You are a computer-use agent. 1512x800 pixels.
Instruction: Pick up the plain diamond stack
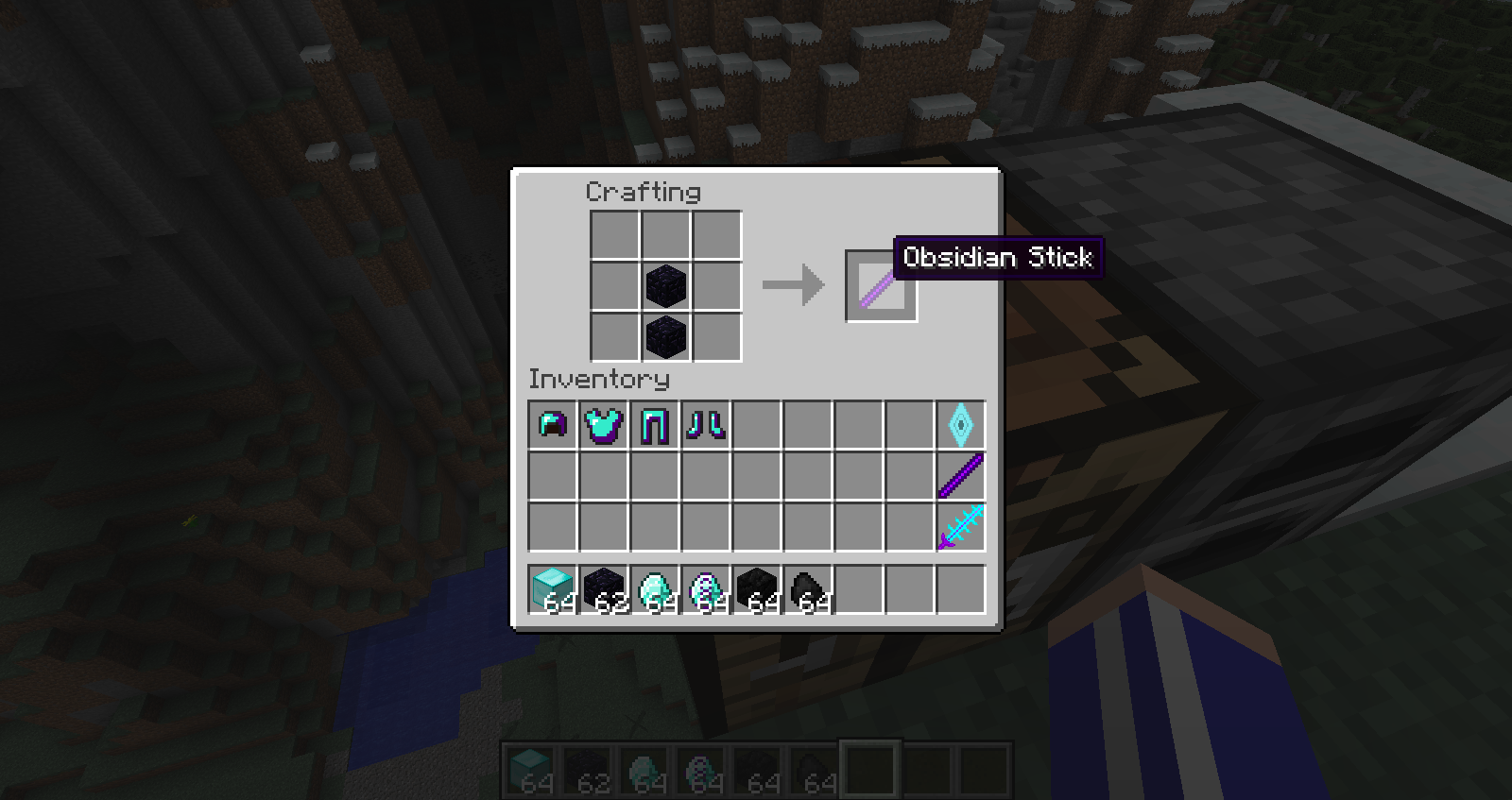click(x=655, y=589)
